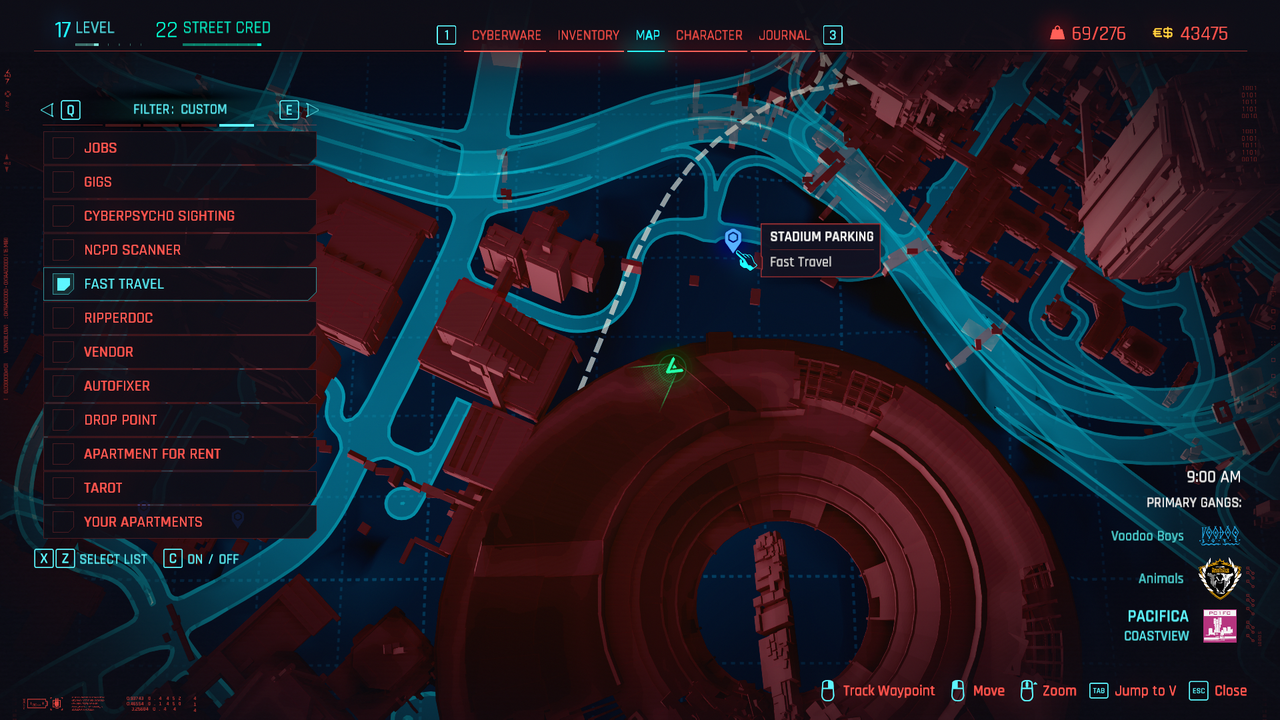Open the Inventory tab

[588, 35]
